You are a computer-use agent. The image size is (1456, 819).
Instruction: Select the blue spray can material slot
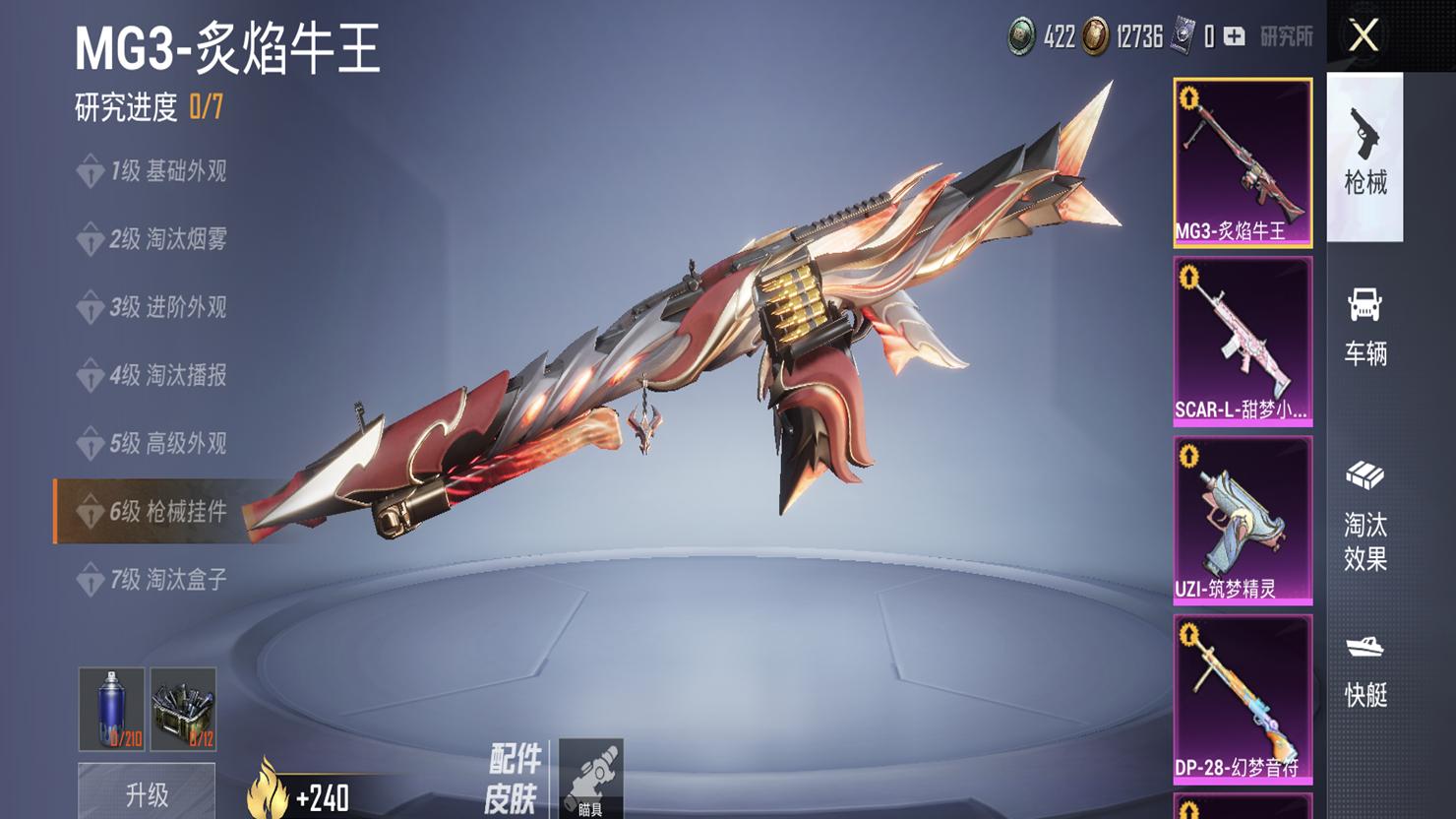click(111, 709)
